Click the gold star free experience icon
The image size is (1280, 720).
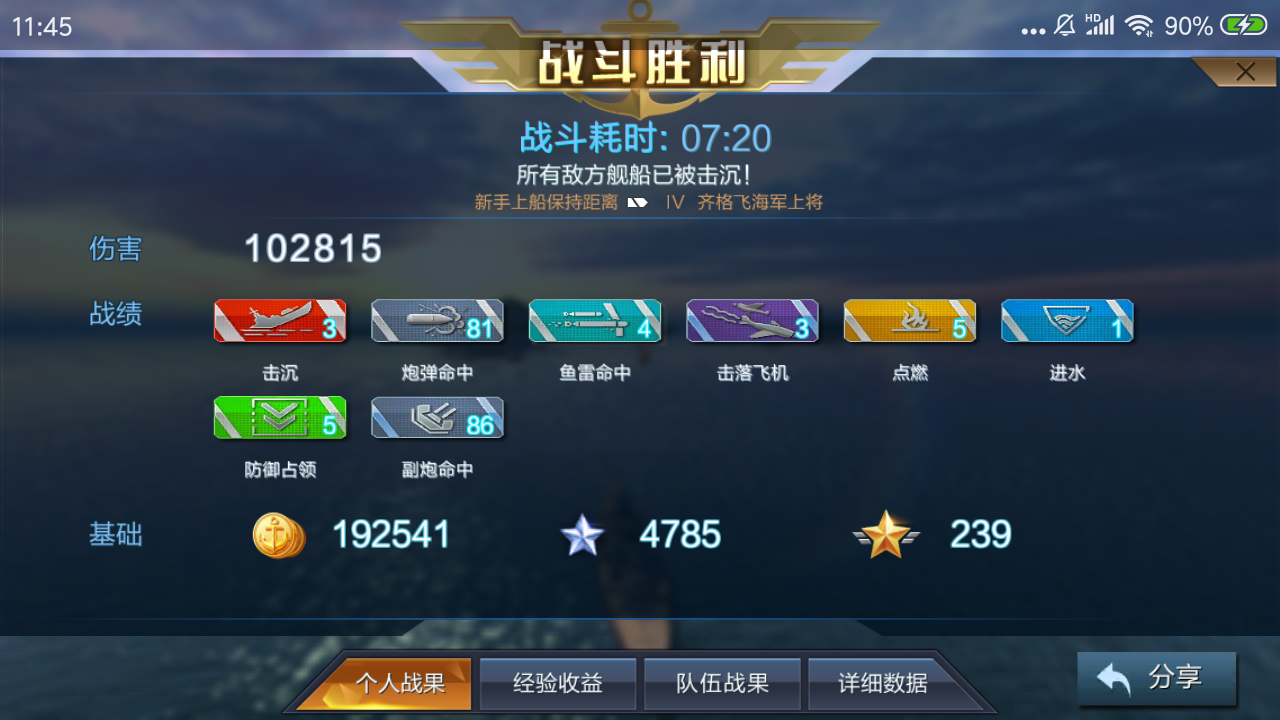click(884, 535)
